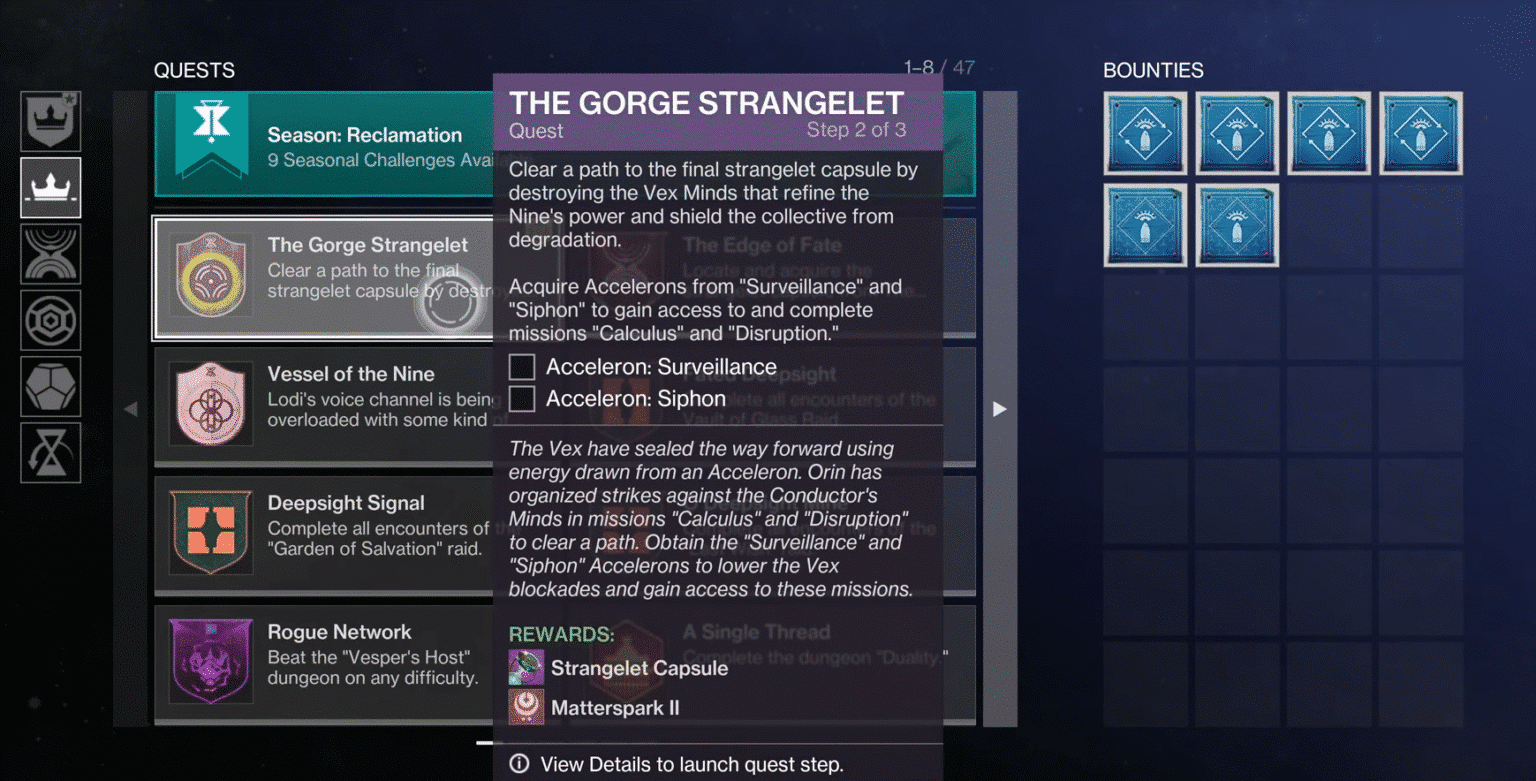
Task: Switch to the shield-with-crown quest category
Action: click(51, 122)
